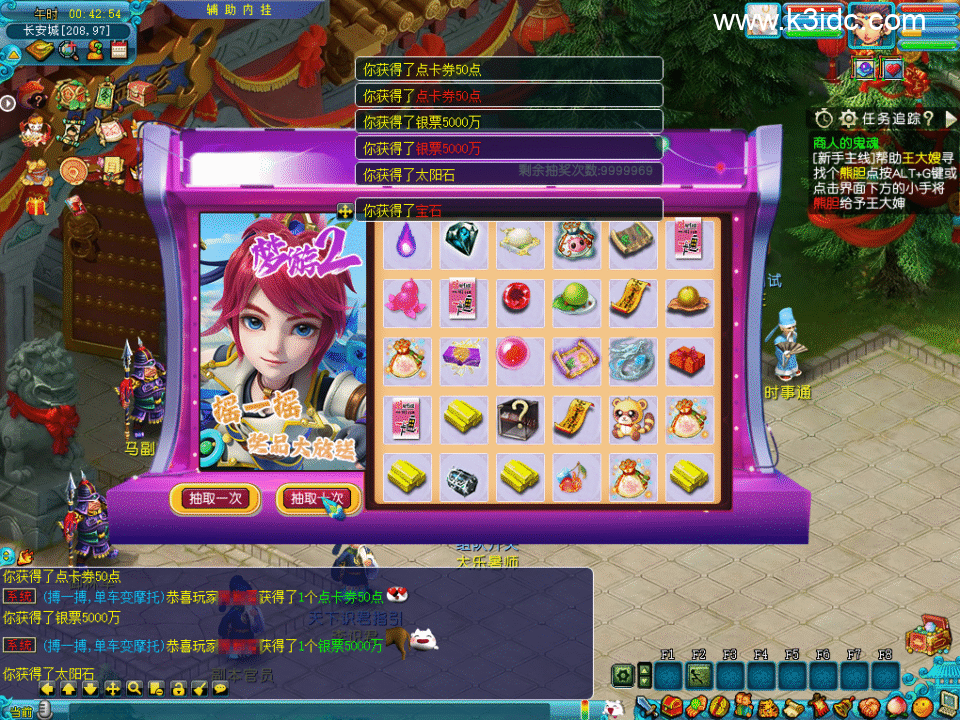Image resolution: width=960 pixels, height=720 pixels.
Task: Open the calendar icon under the location bar
Action: (x=119, y=51)
